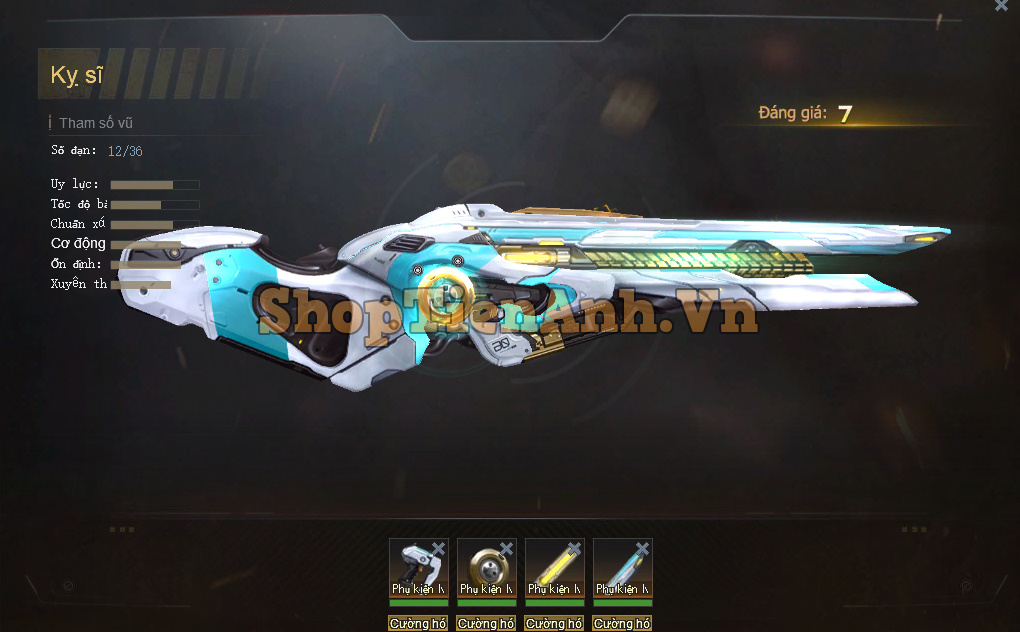This screenshot has height=632, width=1020.
Task: Remove the cyan barrel accessory with its X
Action: point(642,549)
